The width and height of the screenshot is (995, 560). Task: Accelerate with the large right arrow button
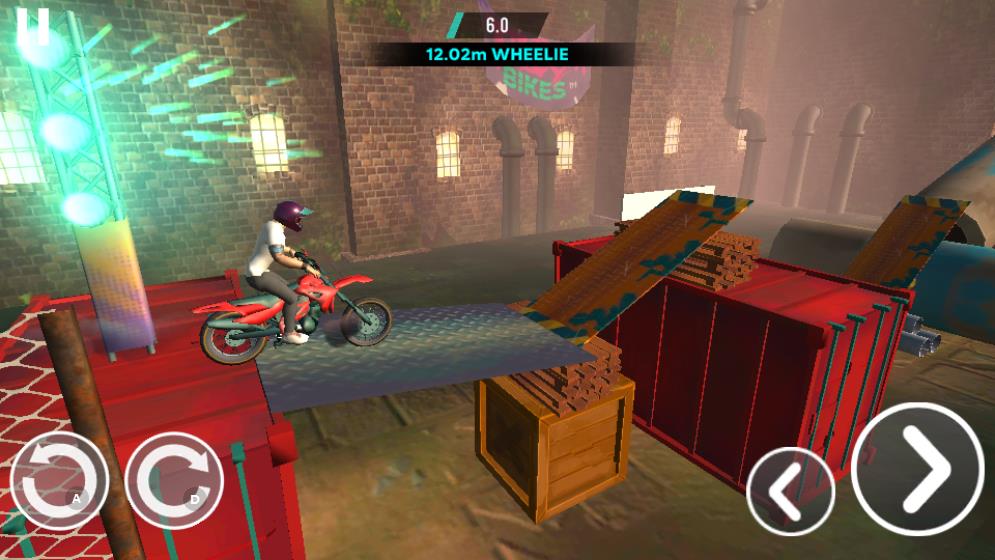[x=918, y=469]
